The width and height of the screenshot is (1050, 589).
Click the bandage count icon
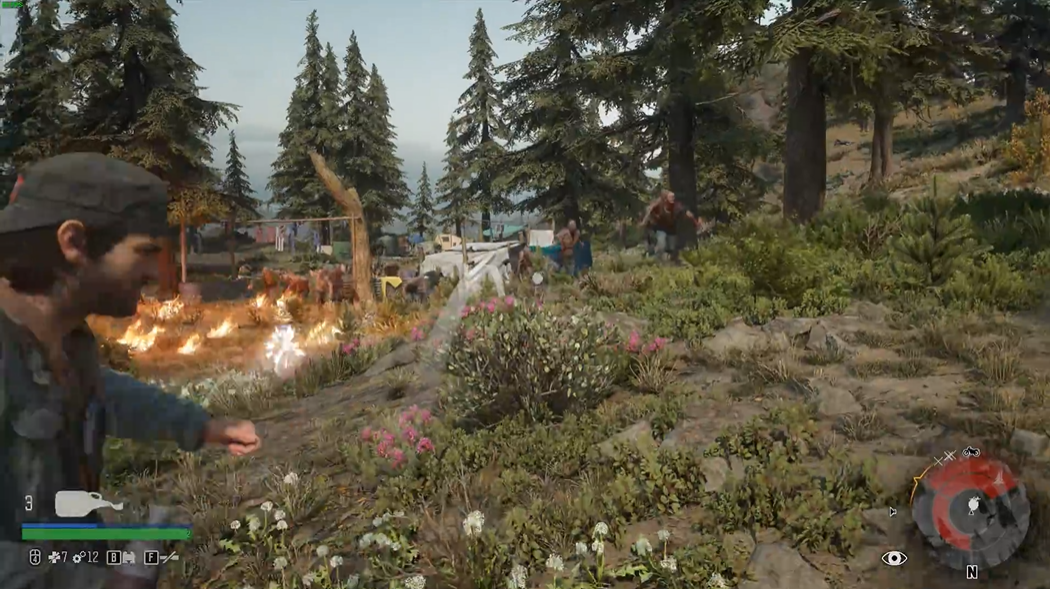pyautogui.click(x=53, y=557)
